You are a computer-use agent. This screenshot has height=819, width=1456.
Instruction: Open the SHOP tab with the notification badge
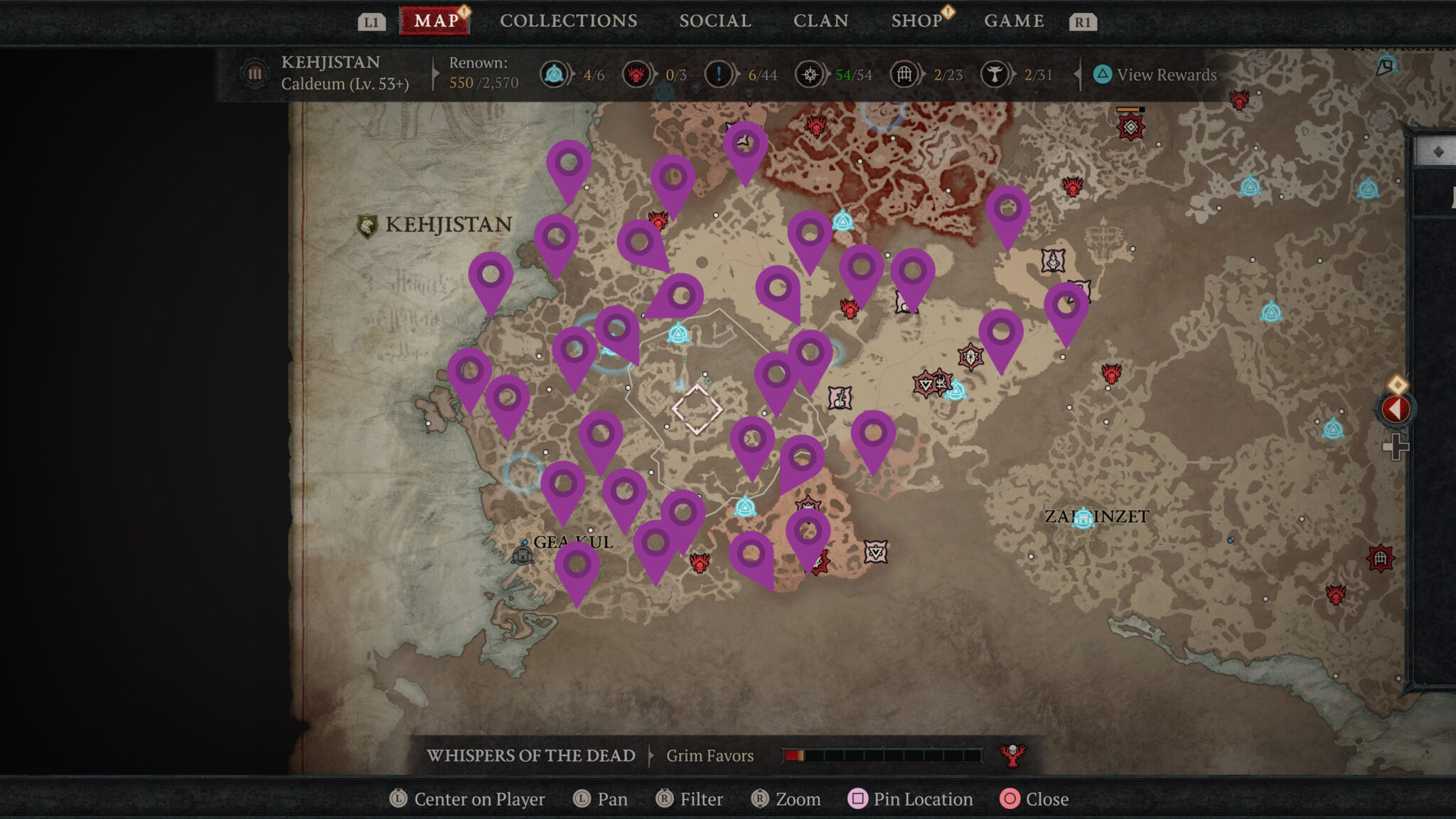[x=917, y=20]
